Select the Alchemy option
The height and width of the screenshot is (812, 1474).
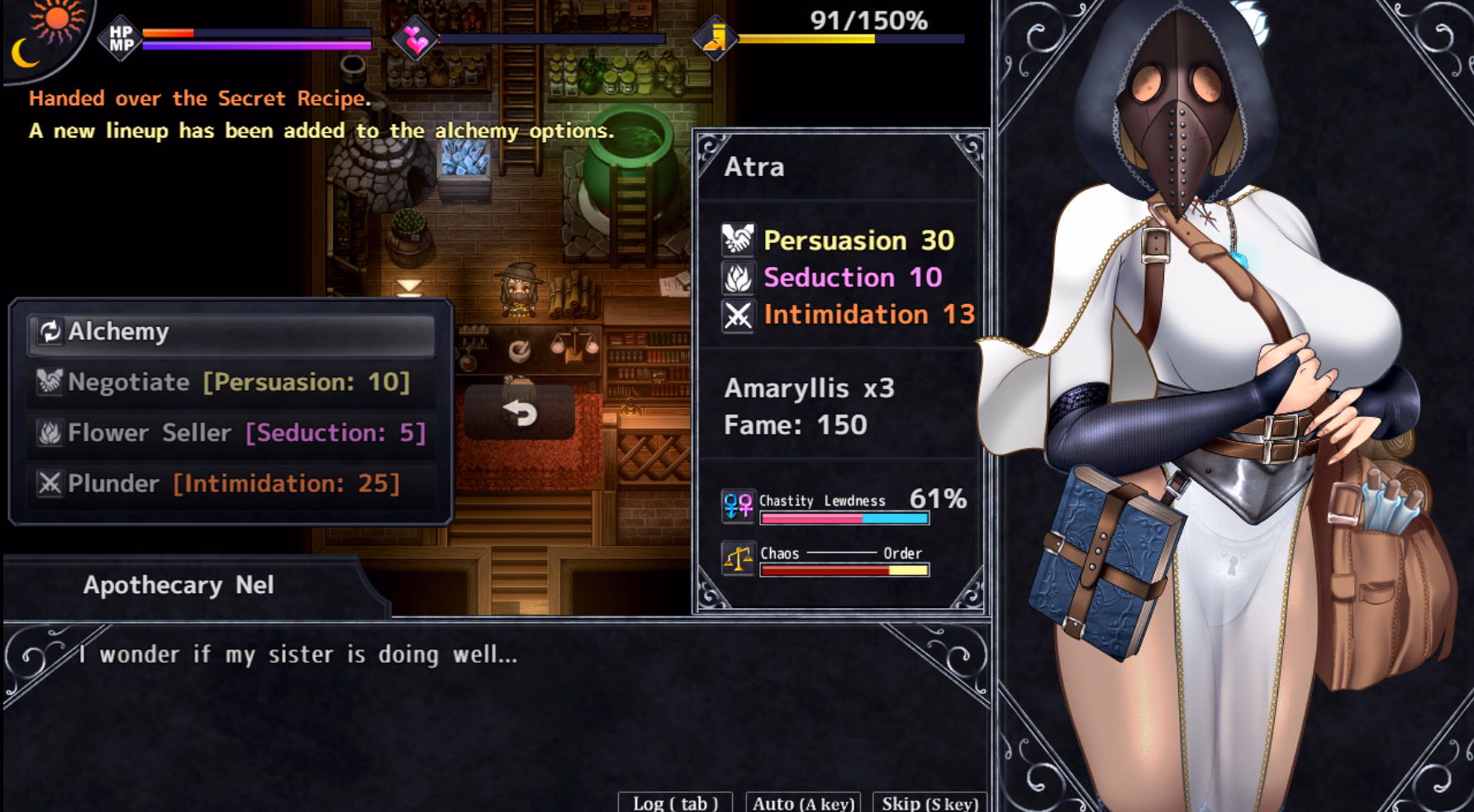231,332
